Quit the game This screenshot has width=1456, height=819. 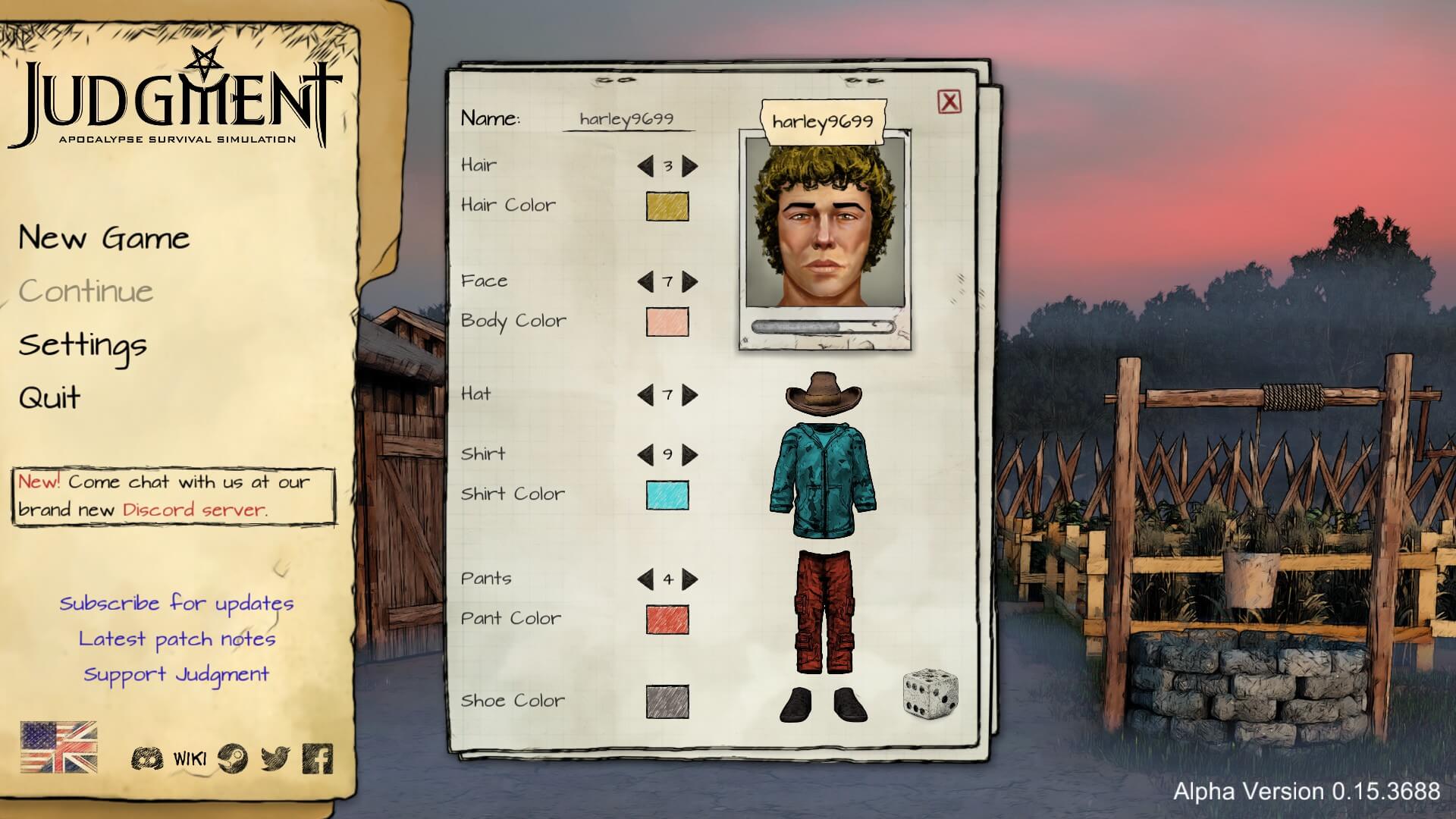click(50, 398)
